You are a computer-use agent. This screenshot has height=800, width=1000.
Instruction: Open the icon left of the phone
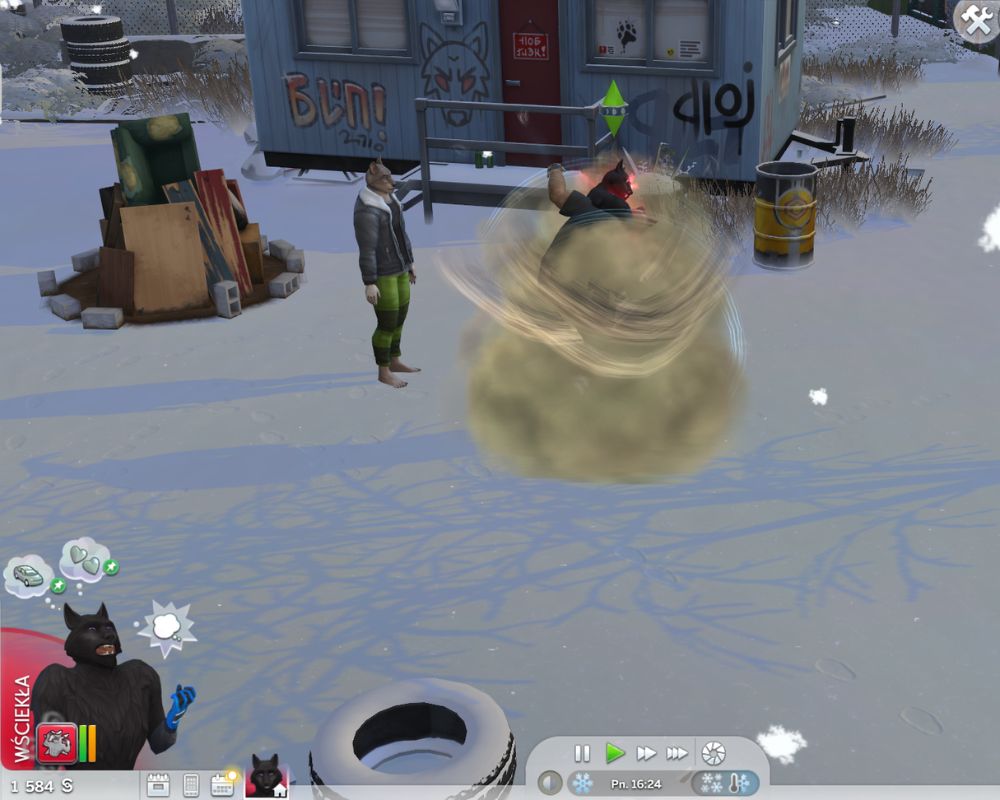click(x=158, y=785)
